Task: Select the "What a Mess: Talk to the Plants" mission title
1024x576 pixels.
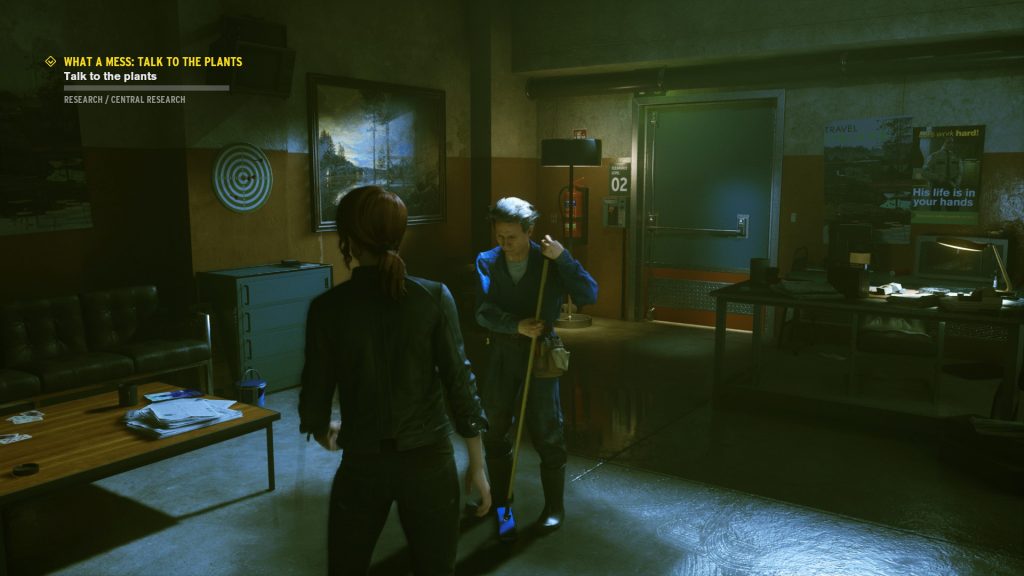Action: [x=153, y=61]
